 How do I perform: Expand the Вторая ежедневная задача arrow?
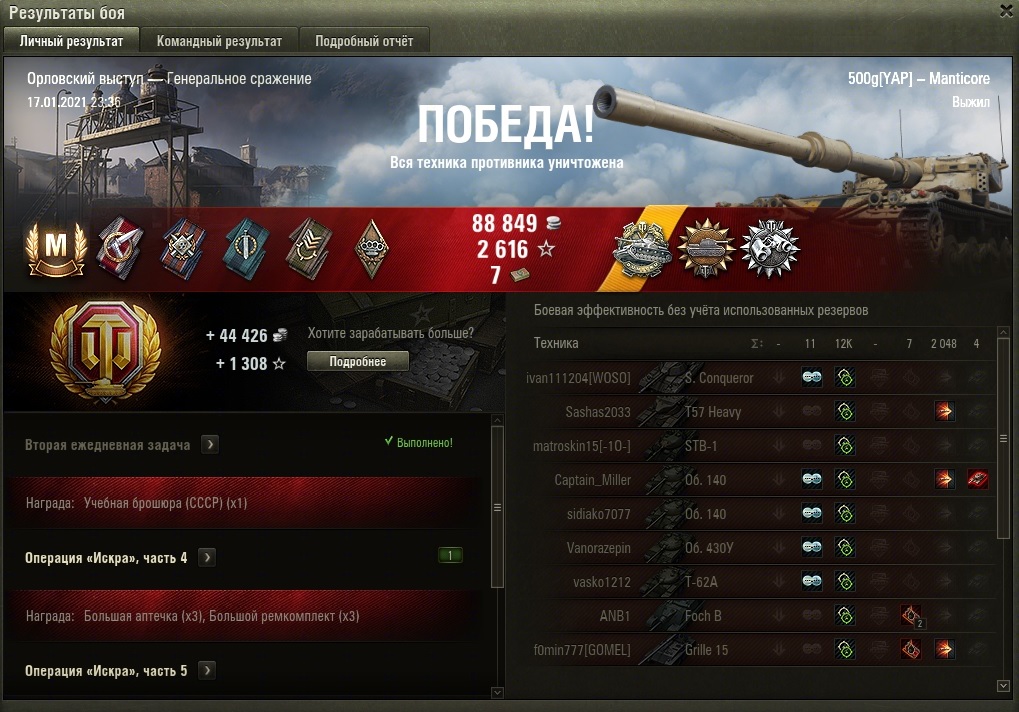(x=210, y=444)
